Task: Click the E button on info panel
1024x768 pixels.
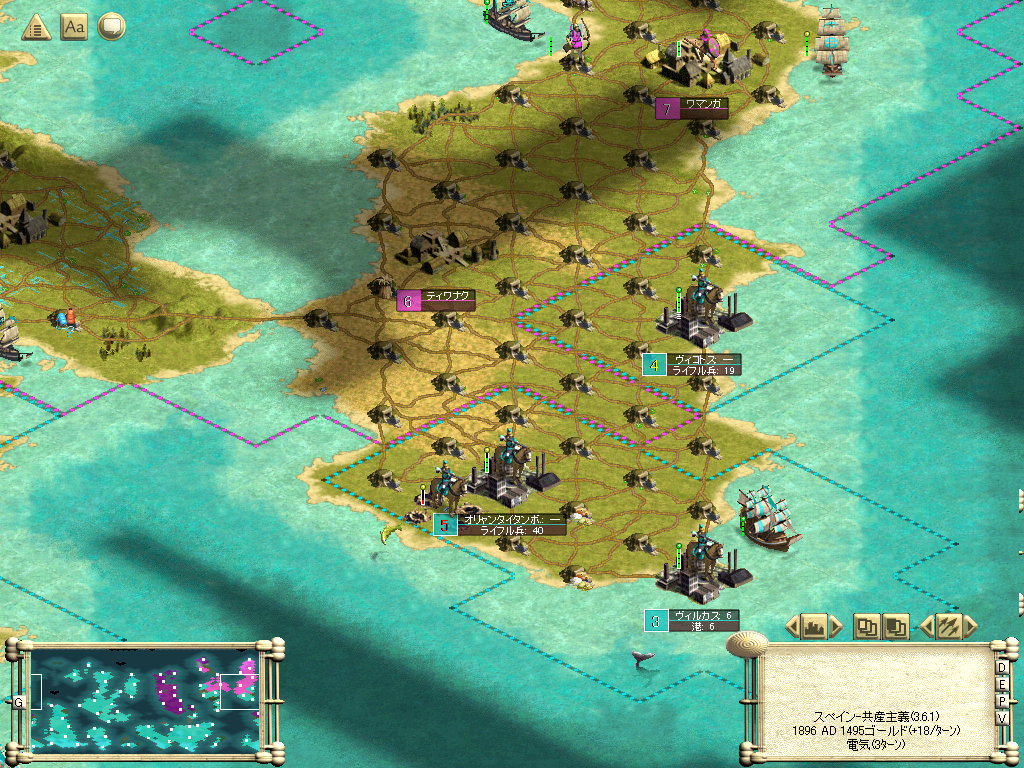Action: coord(1002,684)
